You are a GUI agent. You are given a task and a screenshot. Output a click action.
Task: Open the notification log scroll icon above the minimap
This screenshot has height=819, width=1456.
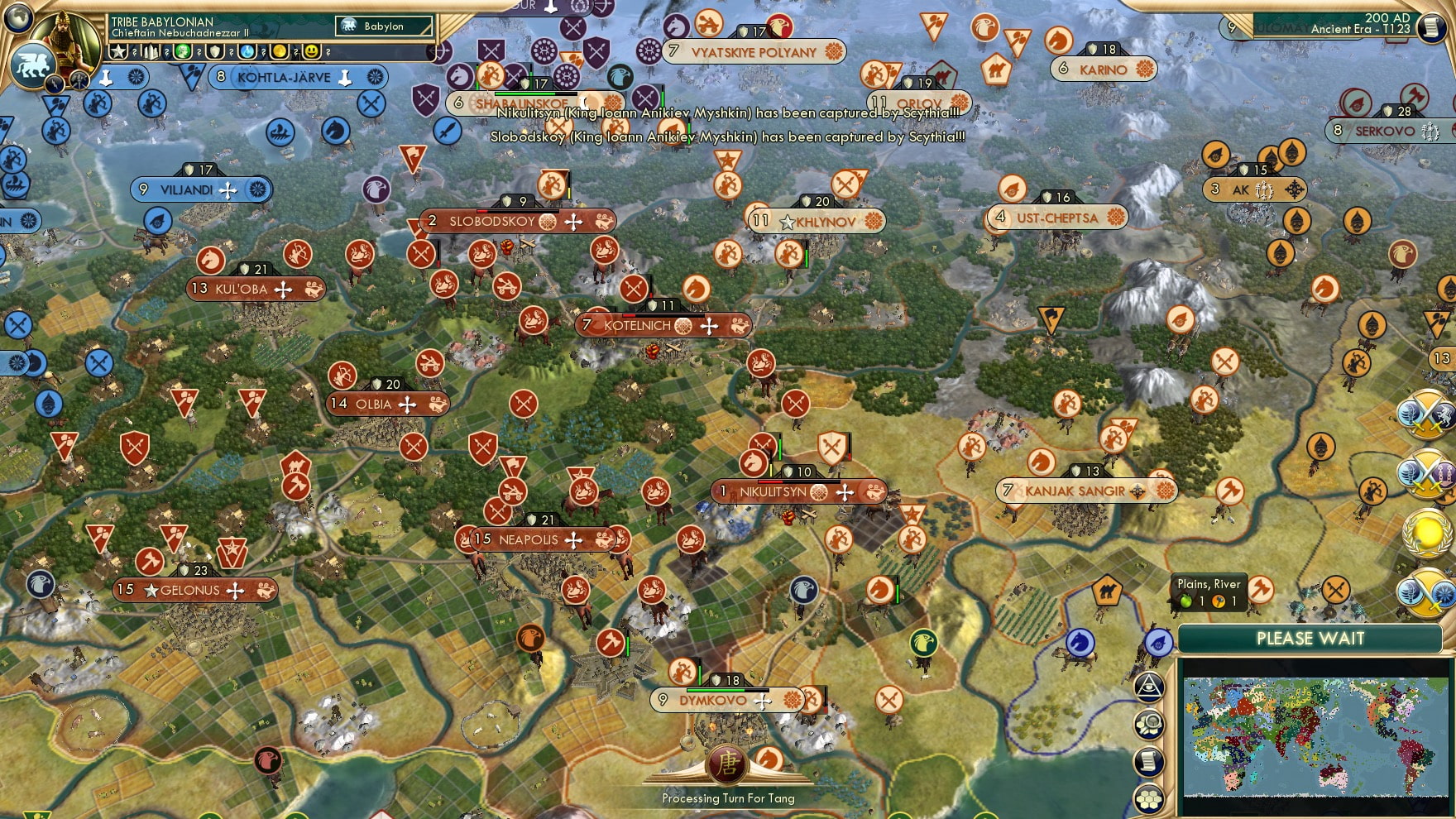[x=1150, y=761]
